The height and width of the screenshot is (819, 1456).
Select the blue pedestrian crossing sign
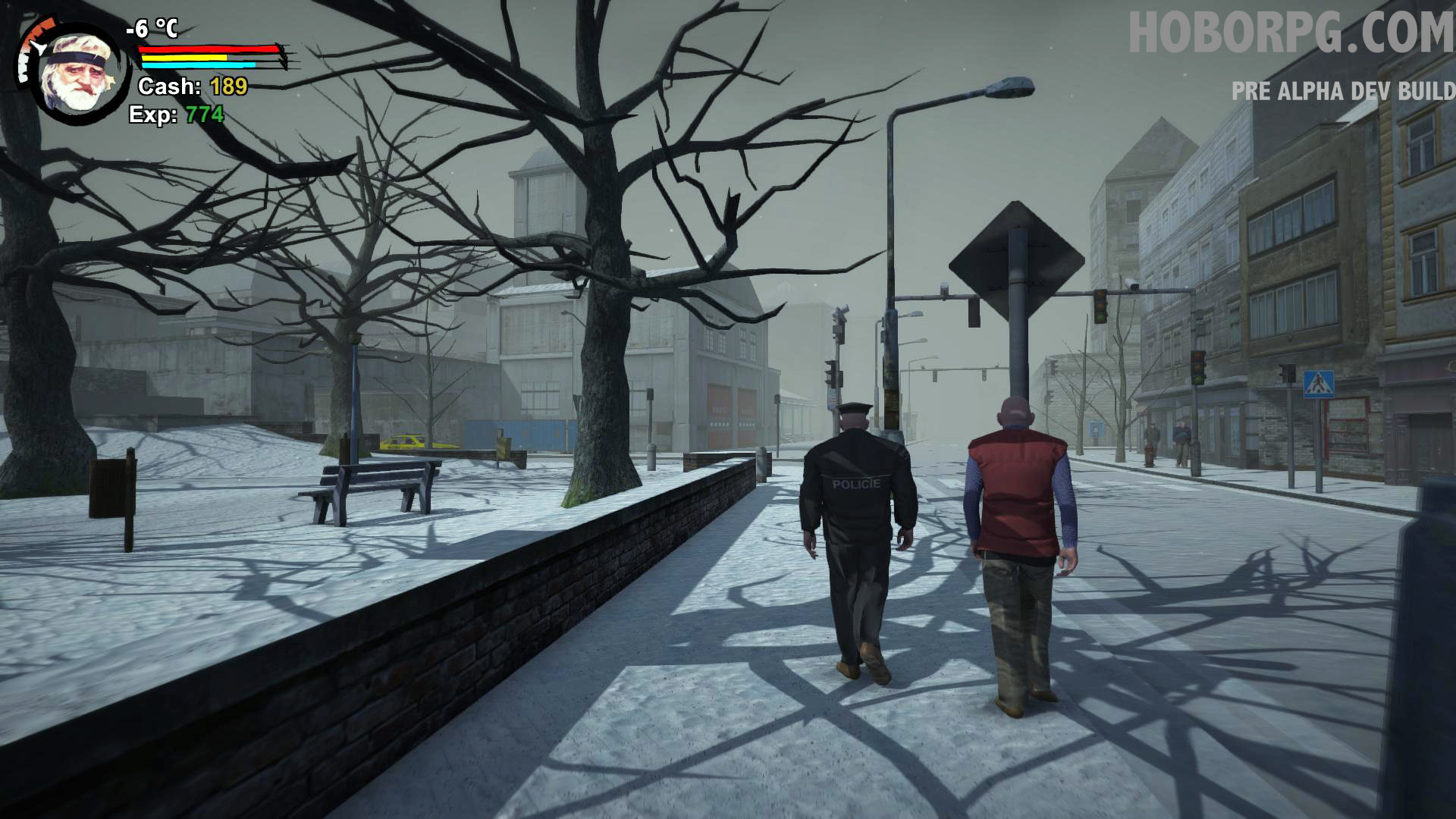pyautogui.click(x=1318, y=384)
